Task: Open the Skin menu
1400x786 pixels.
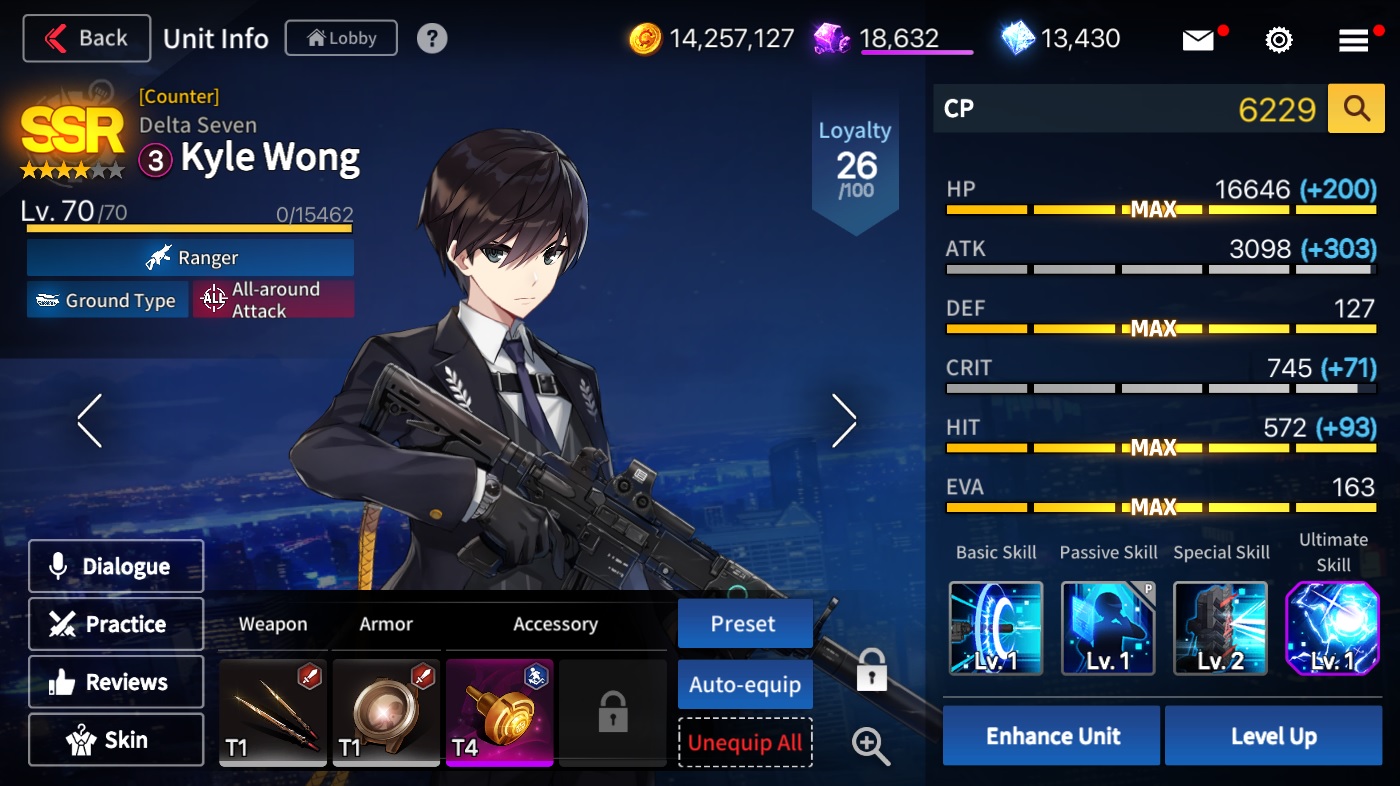Action: pos(116,740)
